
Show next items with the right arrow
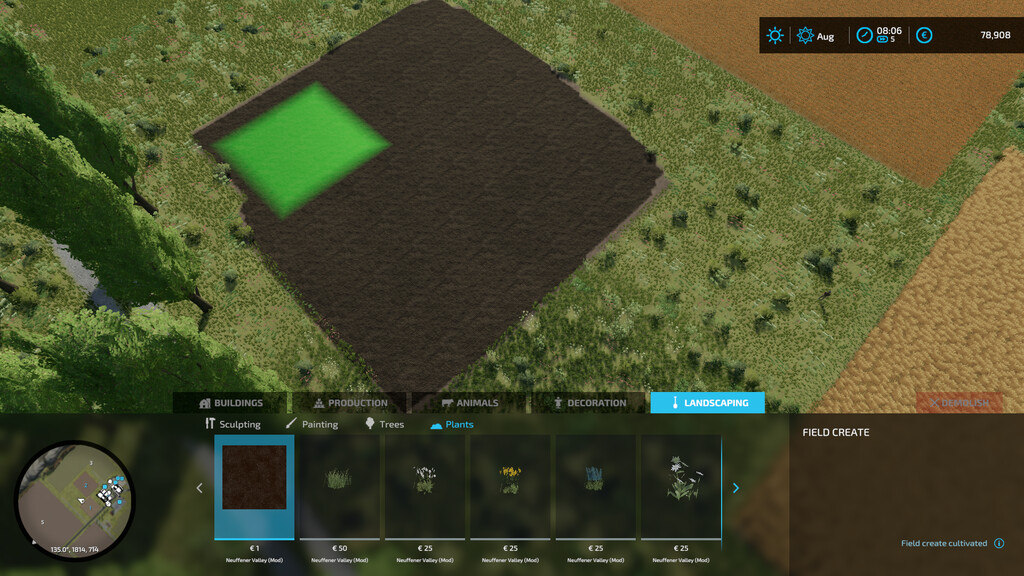pyautogui.click(x=736, y=488)
